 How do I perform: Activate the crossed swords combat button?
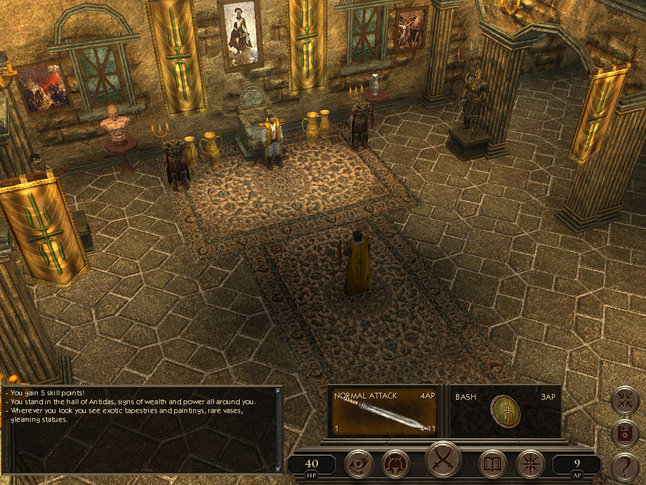point(443,461)
